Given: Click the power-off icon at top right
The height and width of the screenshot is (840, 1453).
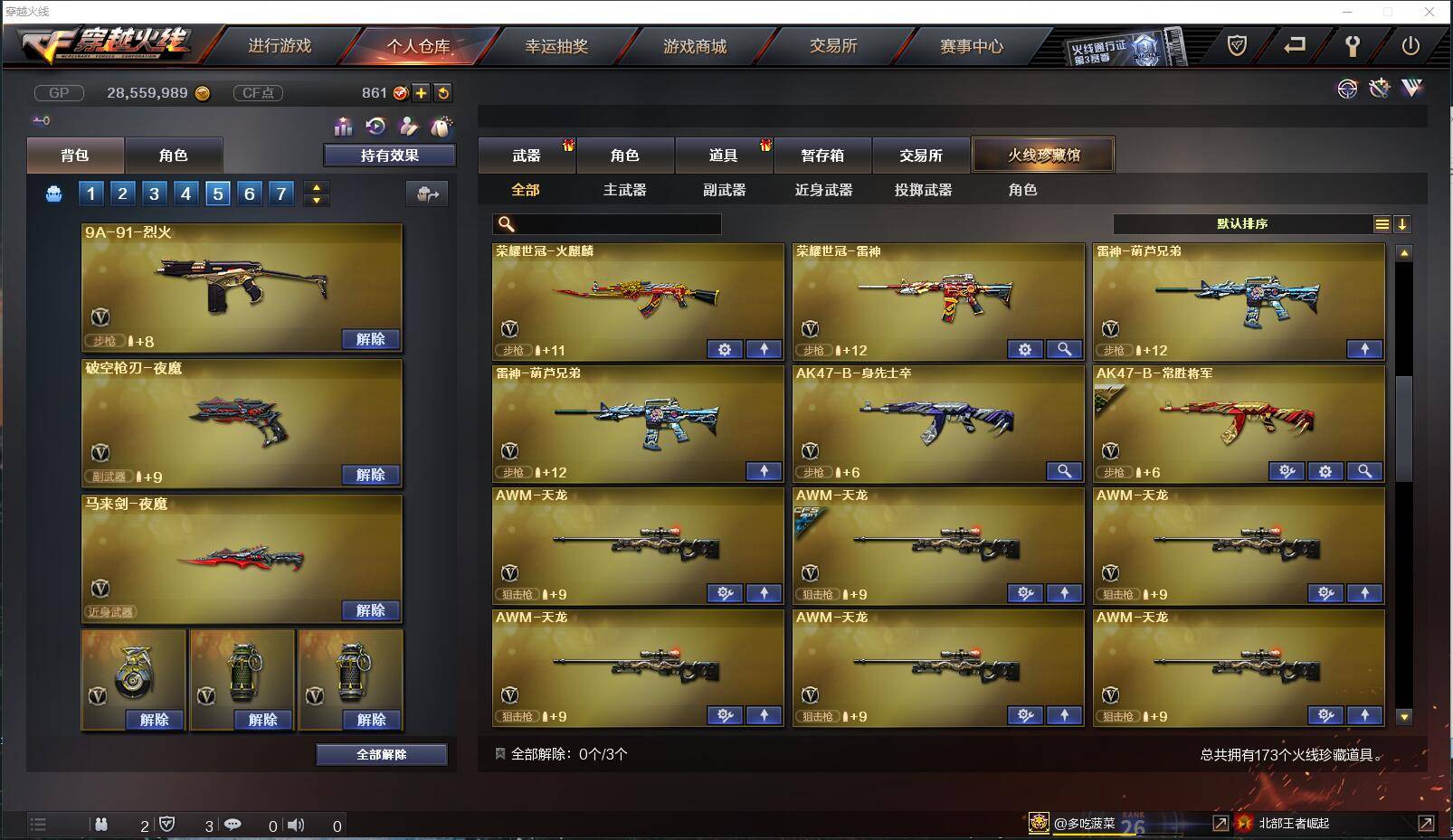Looking at the screenshot, I should [x=1411, y=45].
